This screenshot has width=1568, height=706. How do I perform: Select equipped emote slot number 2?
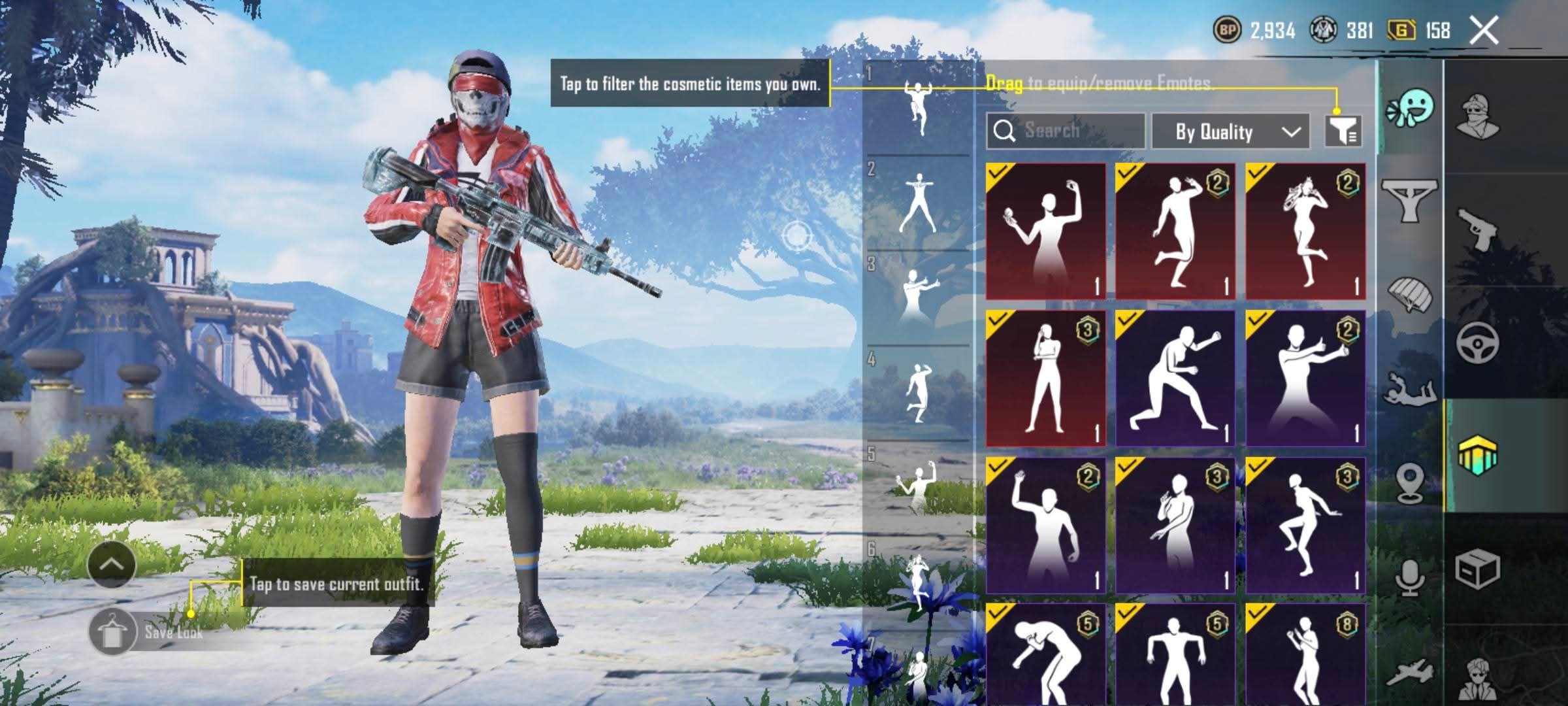(918, 203)
